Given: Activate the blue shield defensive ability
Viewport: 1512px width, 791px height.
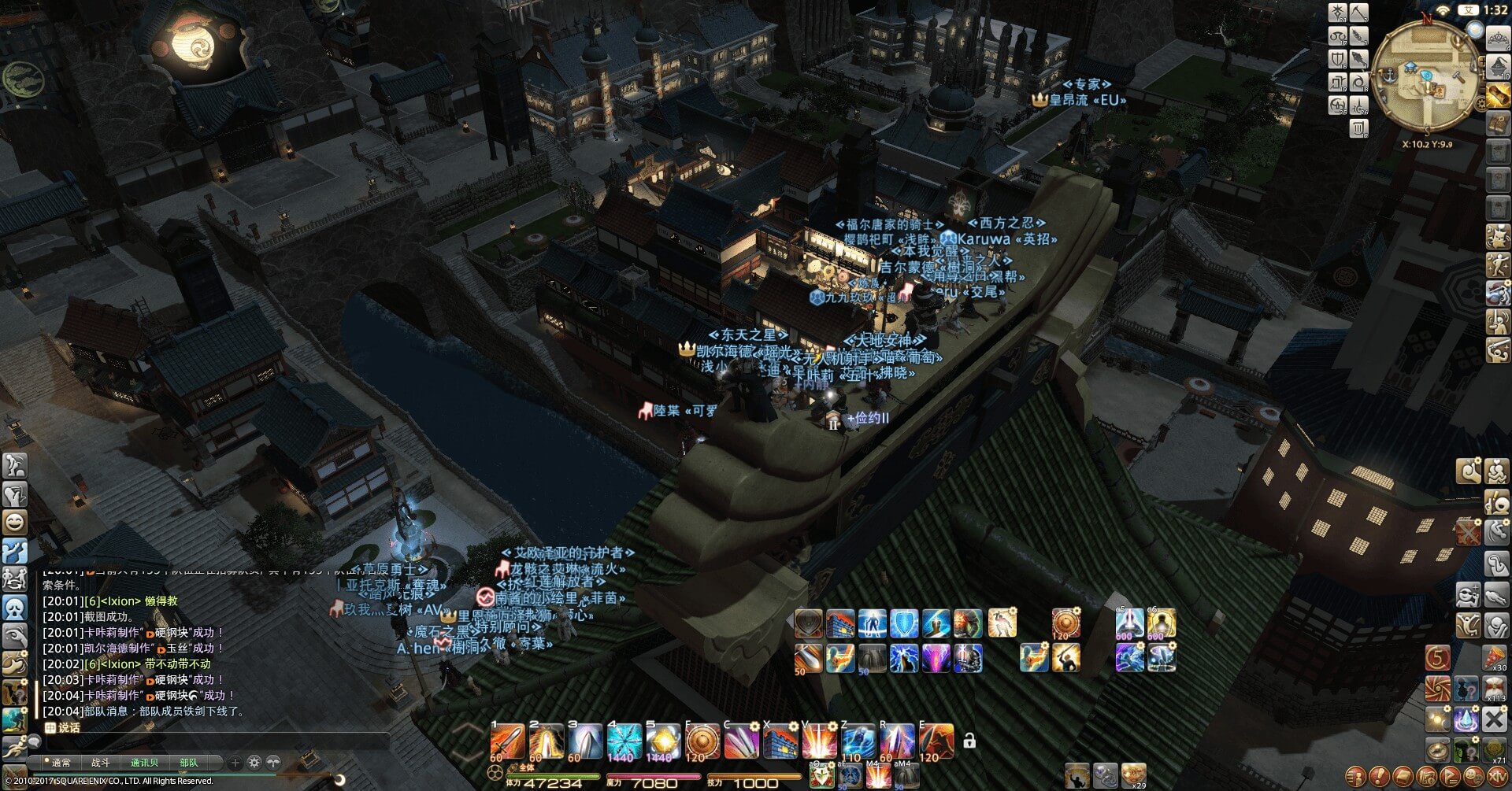Looking at the screenshot, I should [x=904, y=623].
